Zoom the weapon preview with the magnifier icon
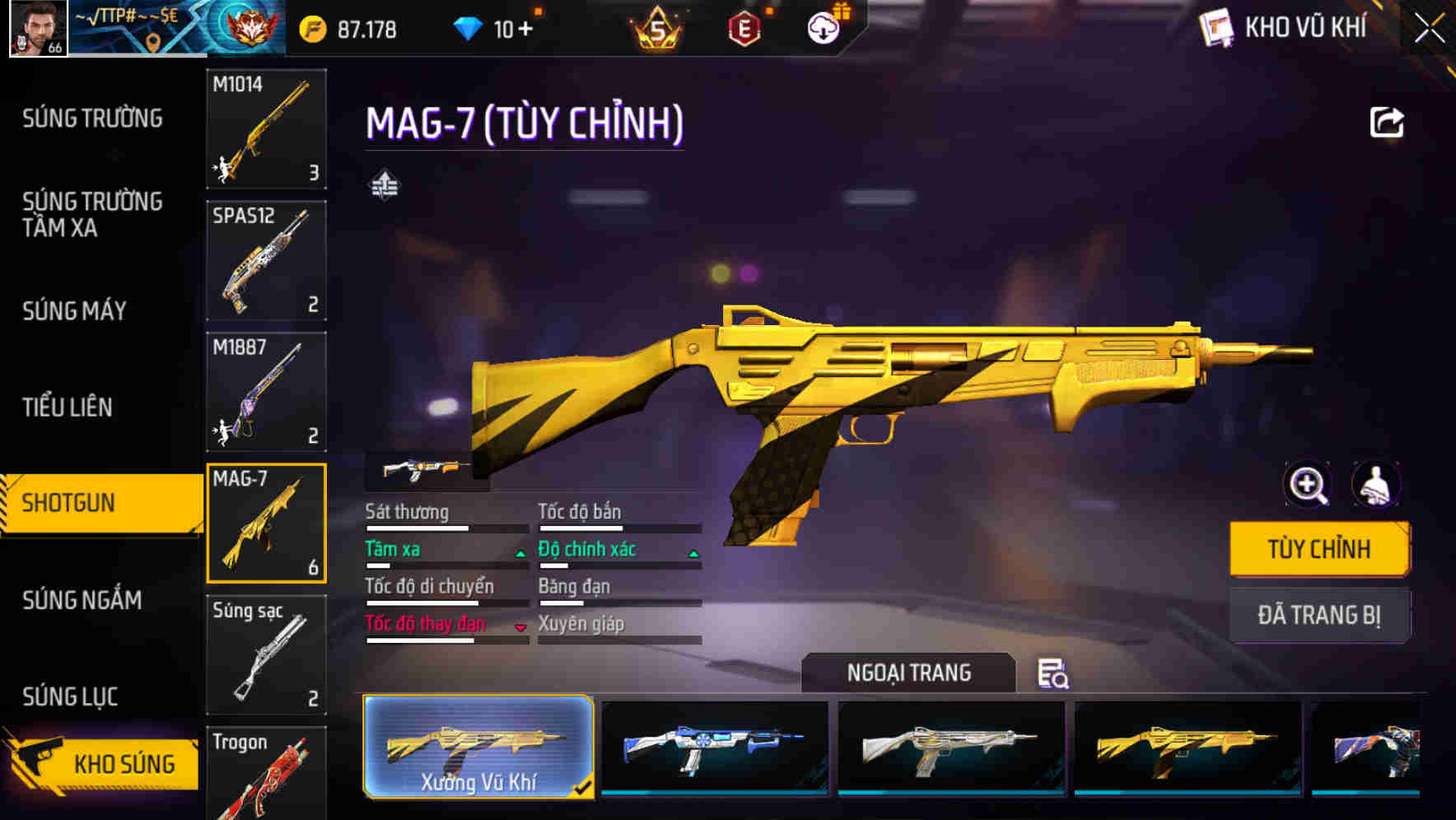 1308,486
